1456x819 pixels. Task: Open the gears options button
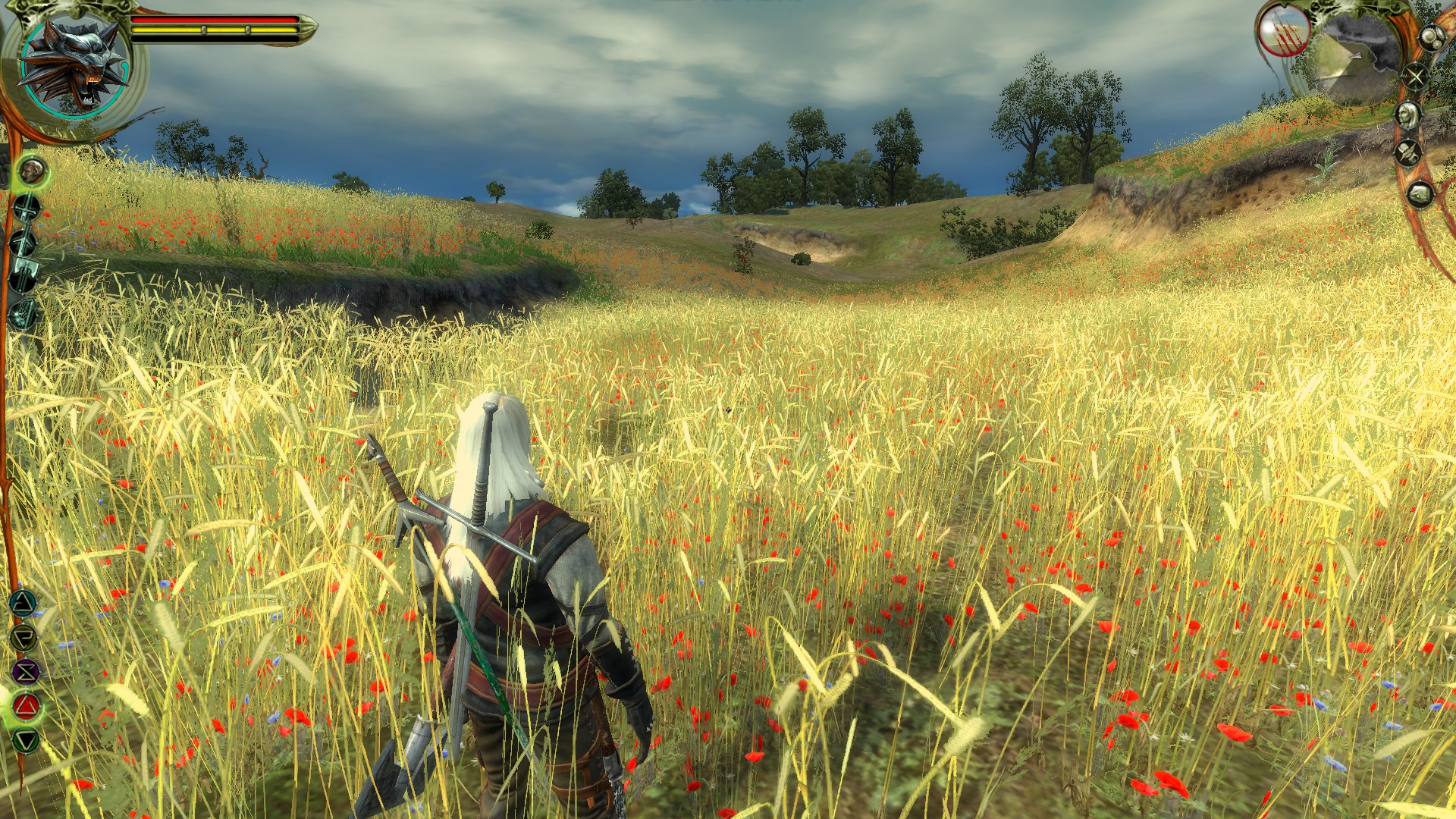pyautogui.click(x=1432, y=38)
